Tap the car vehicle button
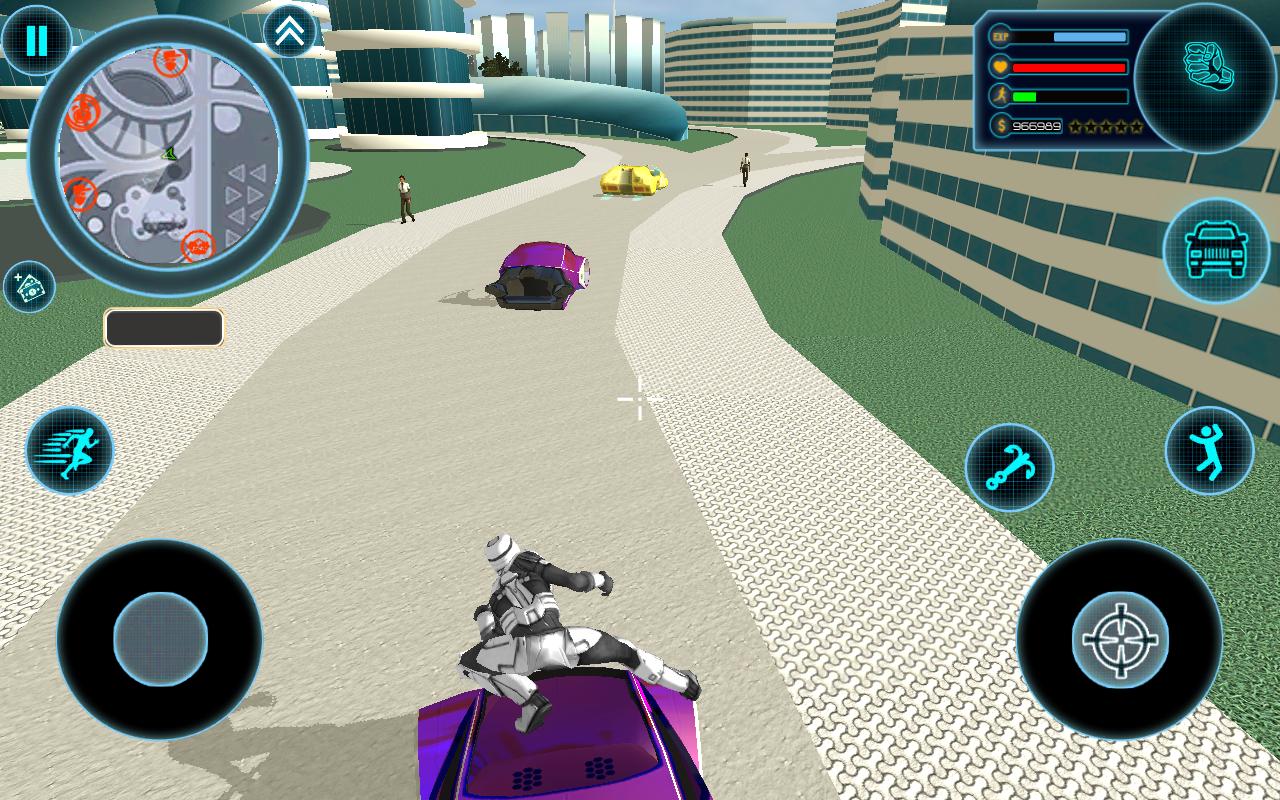1280x800 pixels. tap(1216, 250)
